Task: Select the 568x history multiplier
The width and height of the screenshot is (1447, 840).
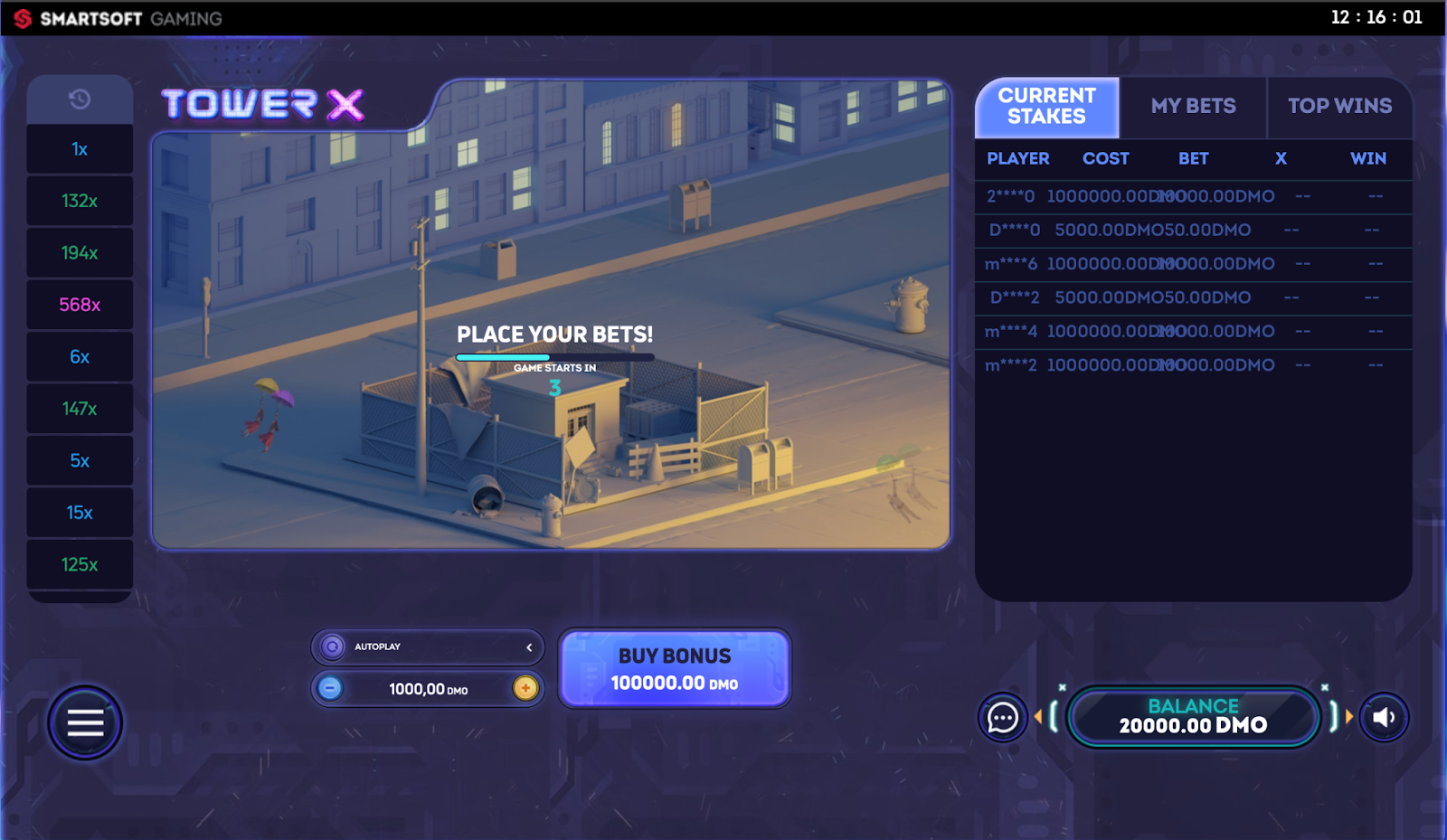Action: (80, 305)
